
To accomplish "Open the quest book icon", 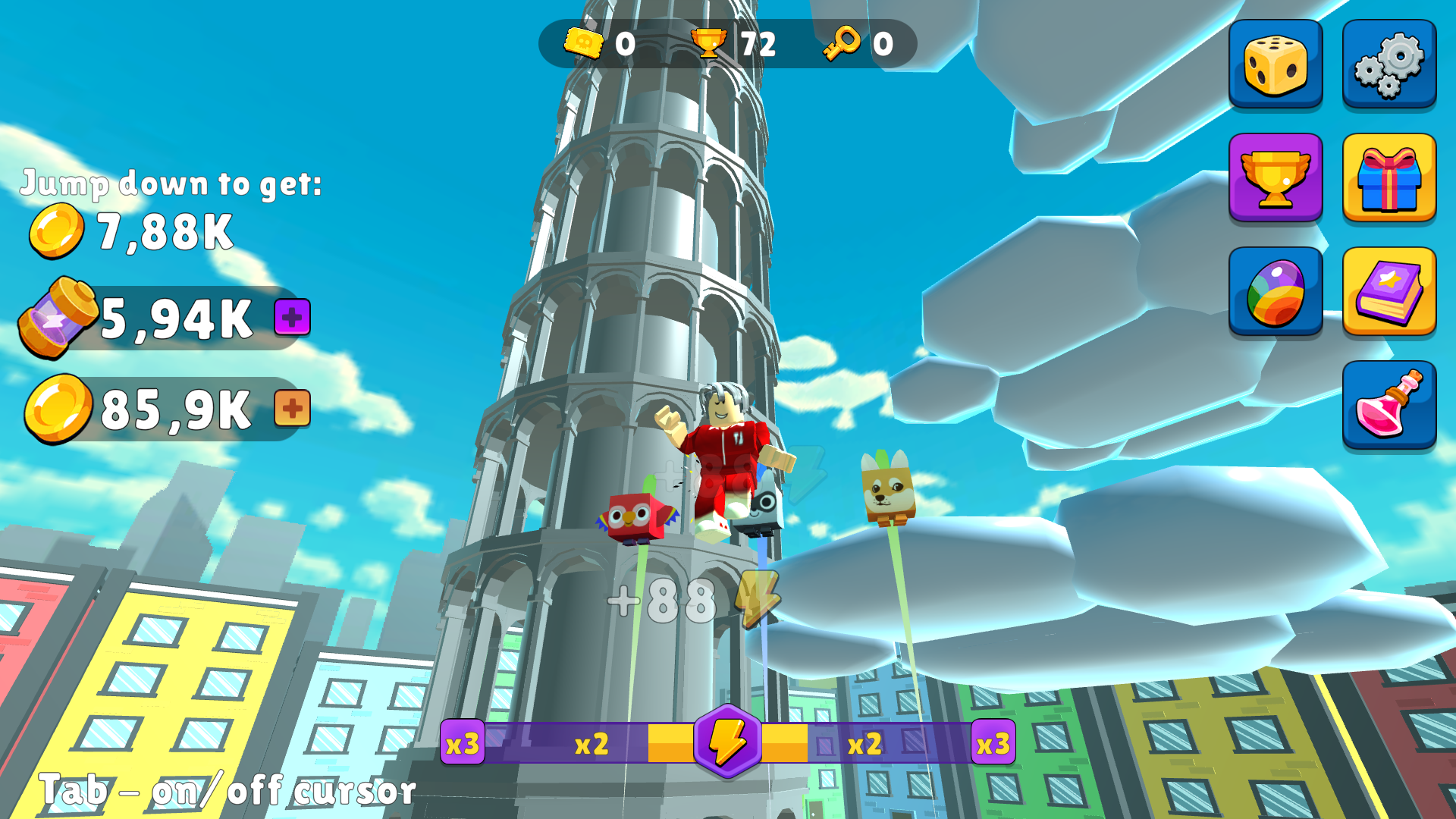I will click(1389, 290).
